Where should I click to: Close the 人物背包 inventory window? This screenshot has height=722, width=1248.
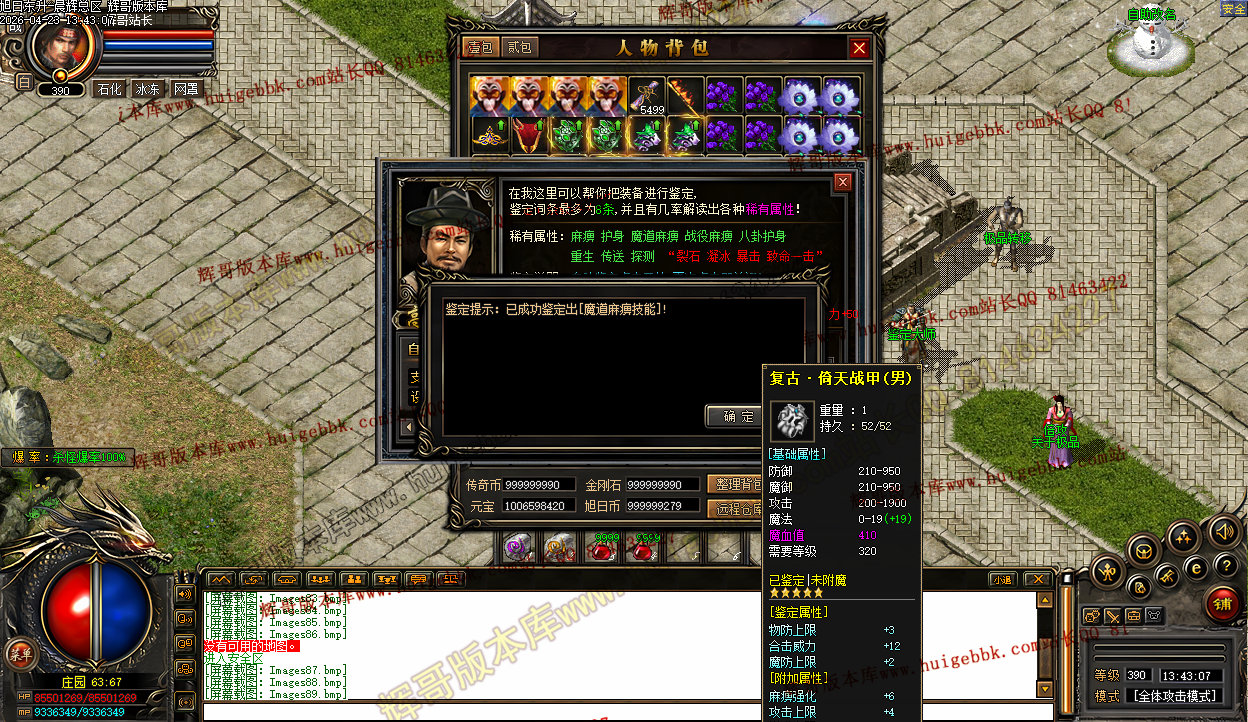point(859,47)
